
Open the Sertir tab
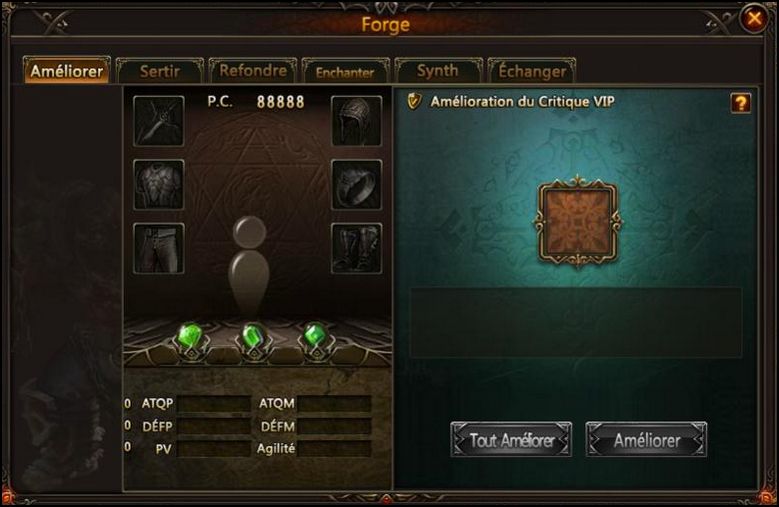(x=160, y=71)
